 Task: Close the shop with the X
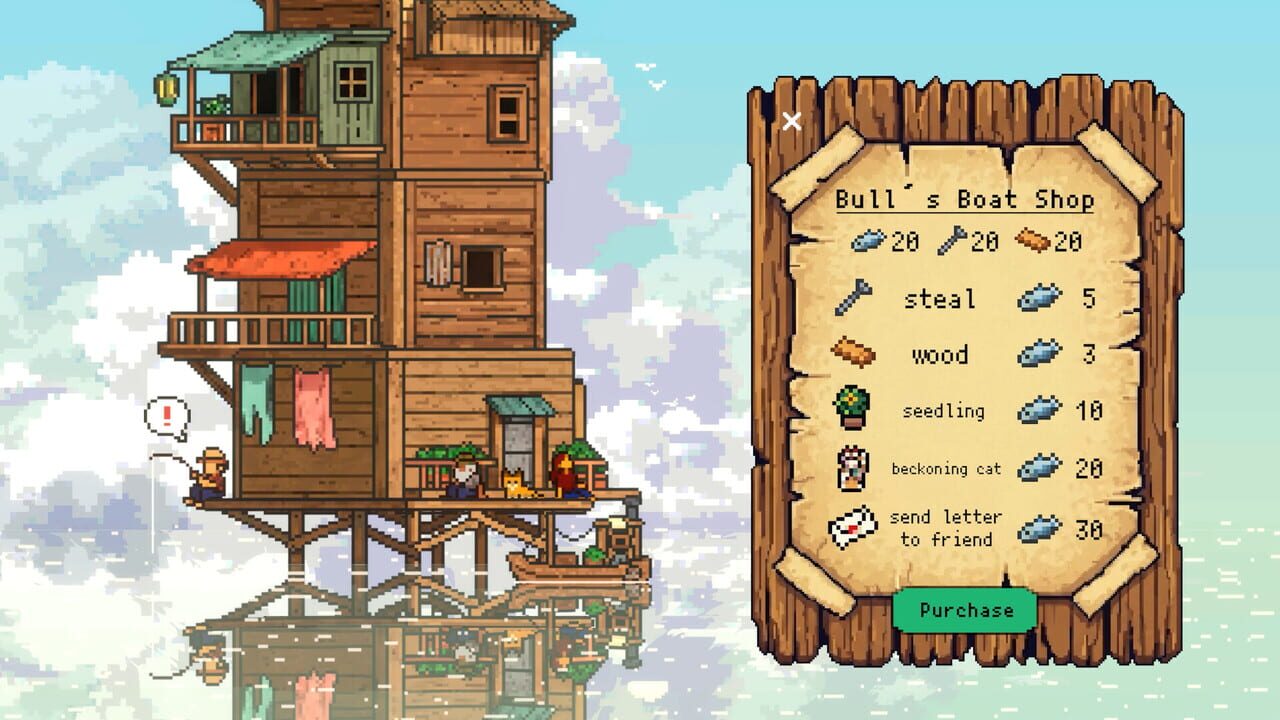(792, 121)
